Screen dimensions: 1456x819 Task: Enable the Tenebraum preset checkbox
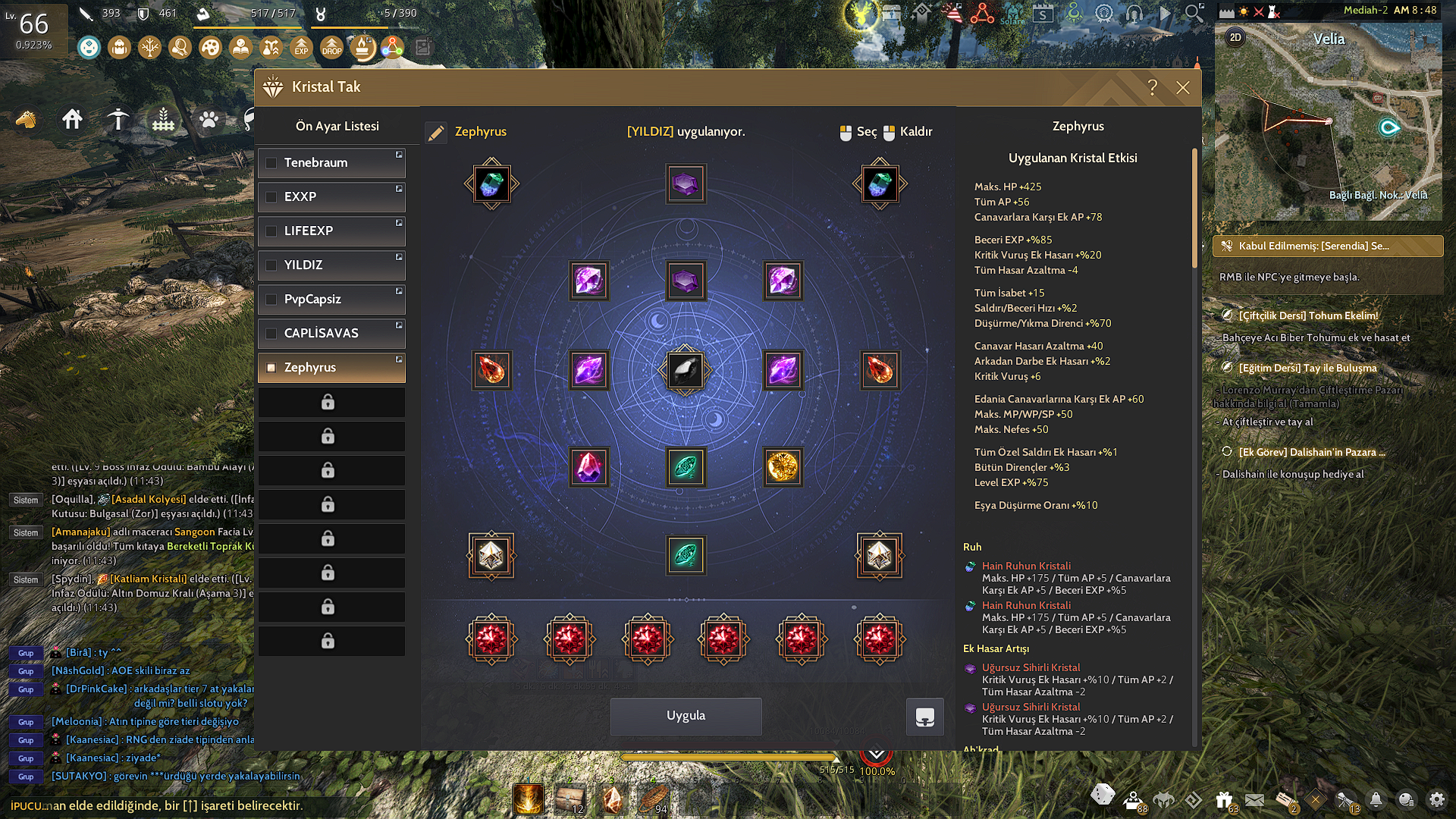point(271,162)
